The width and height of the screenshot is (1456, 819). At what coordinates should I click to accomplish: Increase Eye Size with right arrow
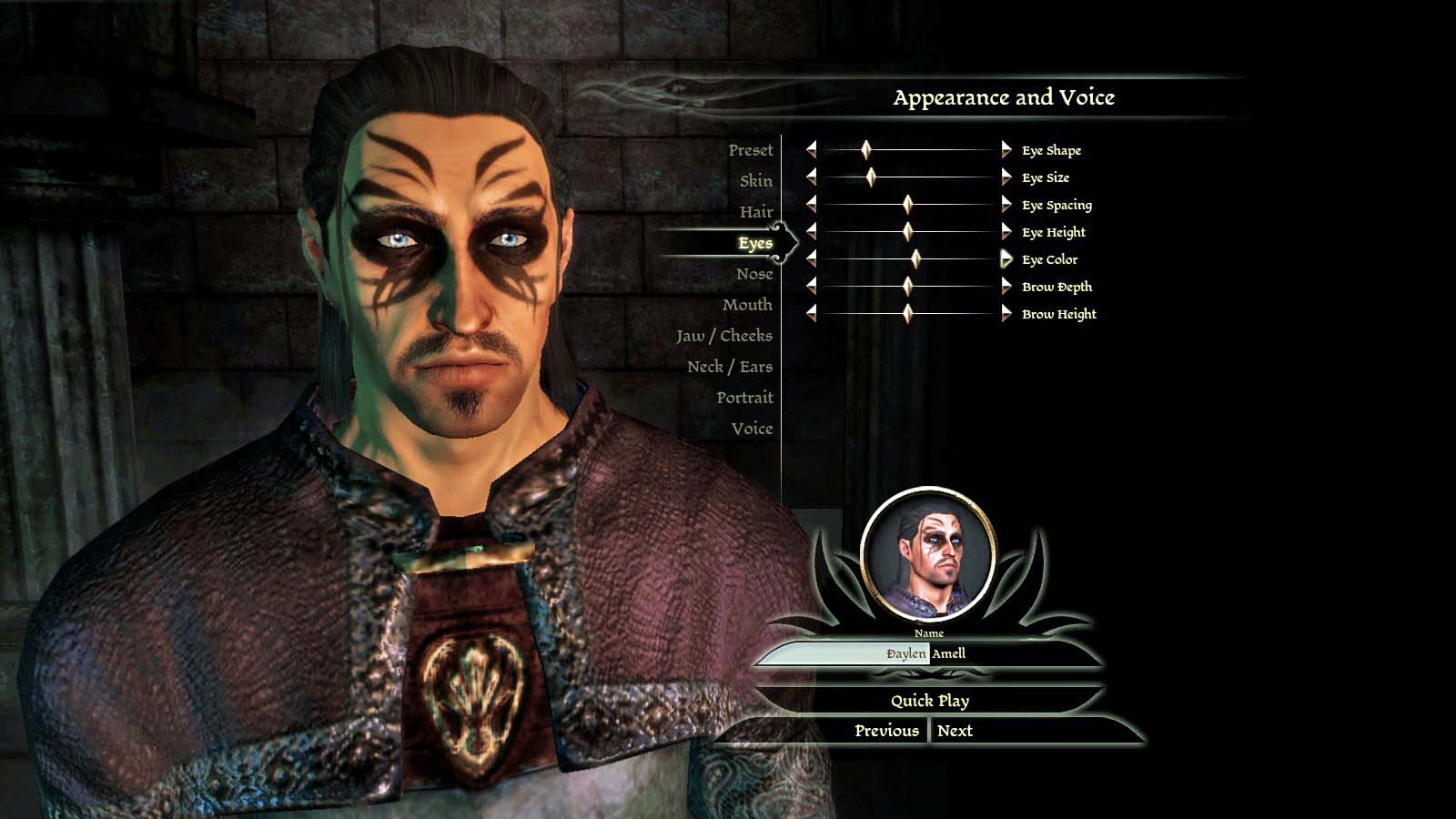click(x=1006, y=177)
